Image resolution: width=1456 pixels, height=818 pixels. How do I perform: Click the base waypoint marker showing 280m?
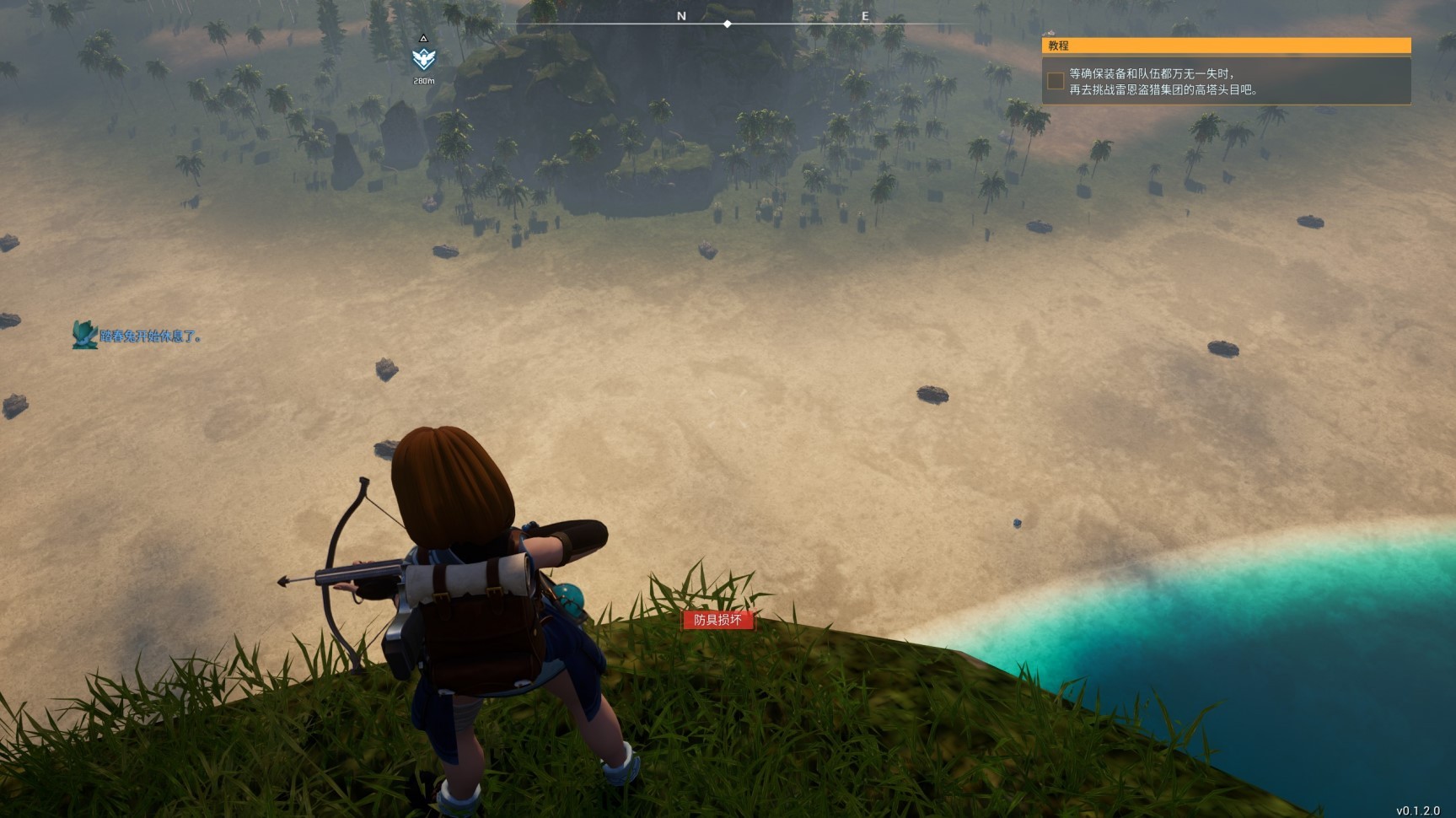pyautogui.click(x=423, y=59)
